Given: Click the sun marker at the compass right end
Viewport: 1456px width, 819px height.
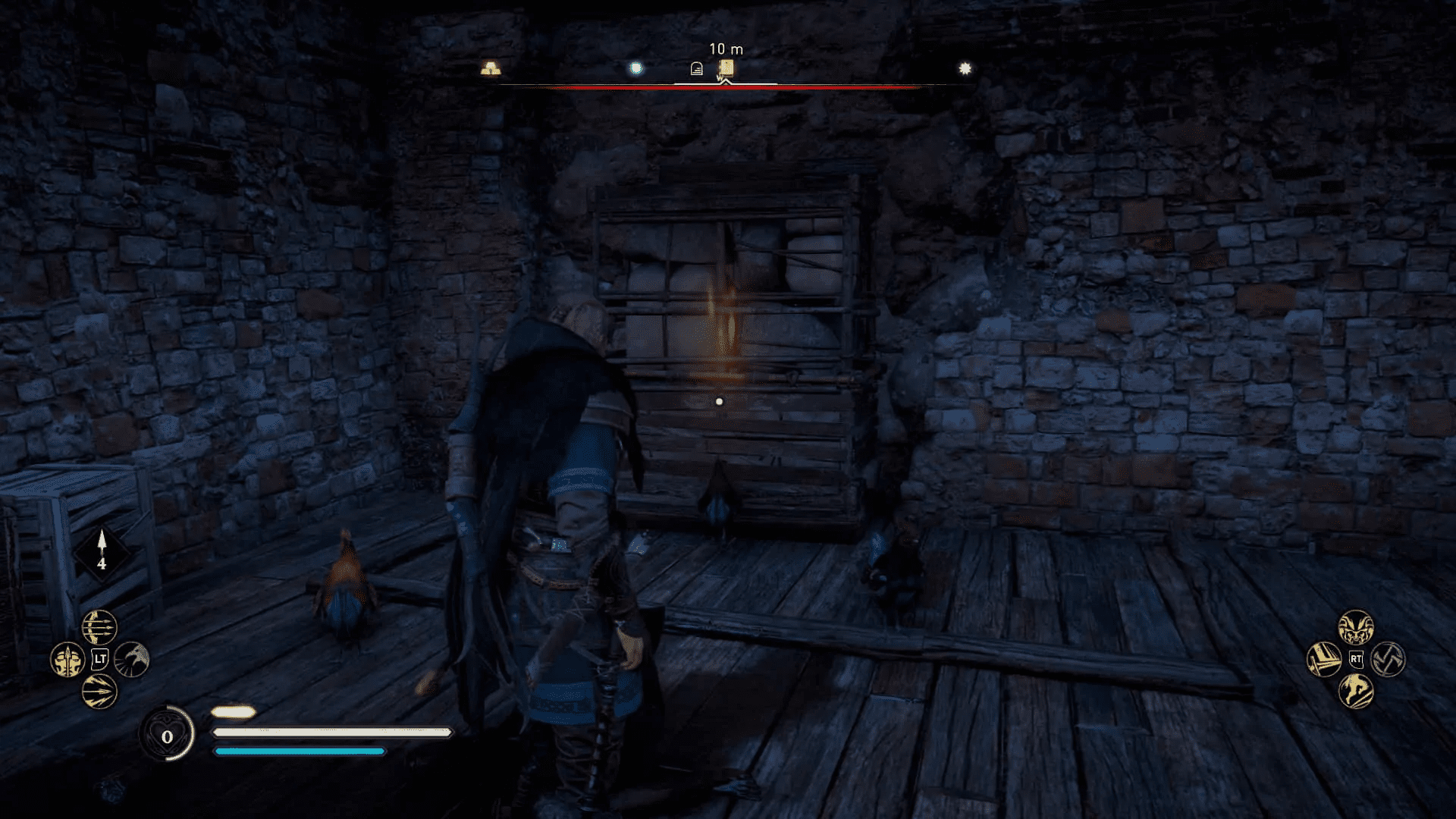Looking at the screenshot, I should click(x=965, y=67).
